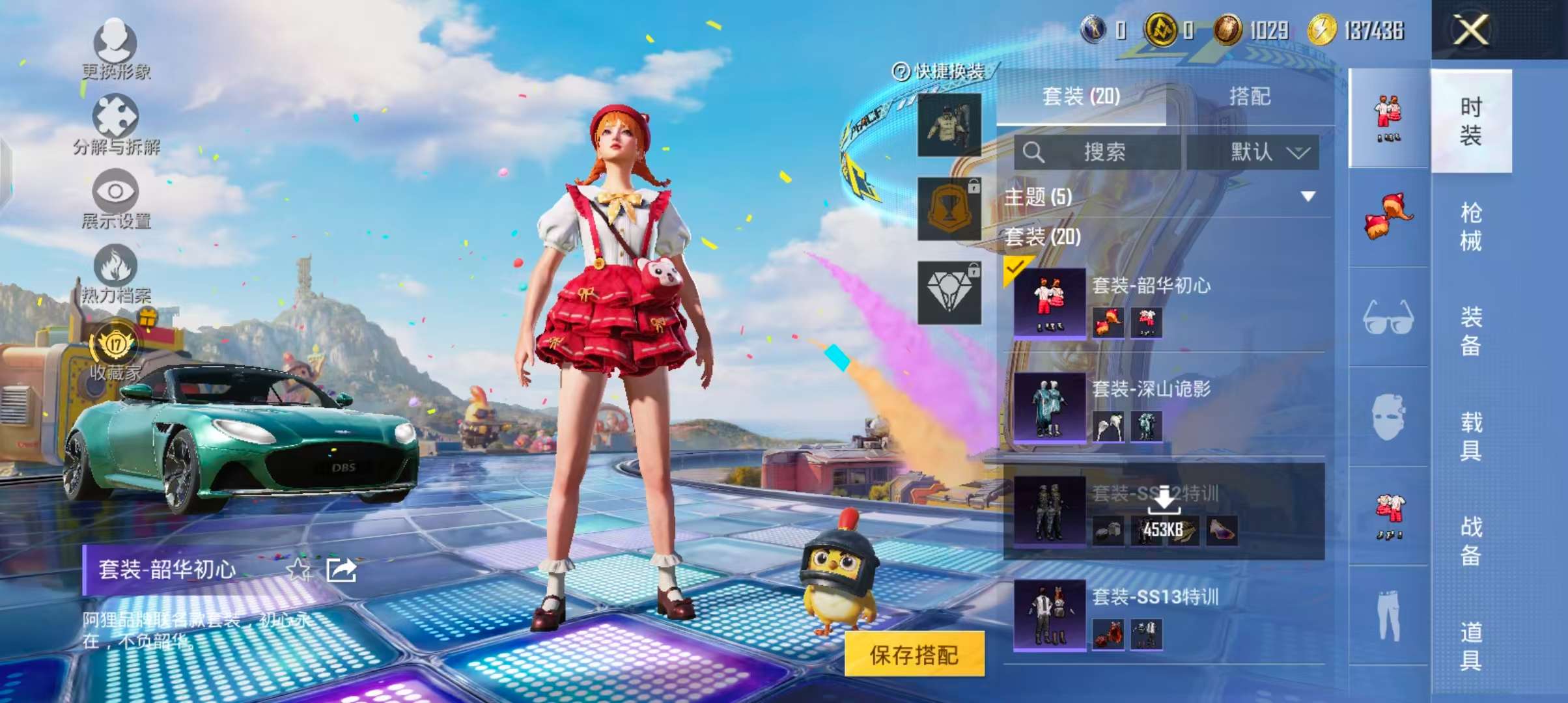Close the wardrobe screen with the X
Screen dimensions: 1568x703
tap(1470, 30)
